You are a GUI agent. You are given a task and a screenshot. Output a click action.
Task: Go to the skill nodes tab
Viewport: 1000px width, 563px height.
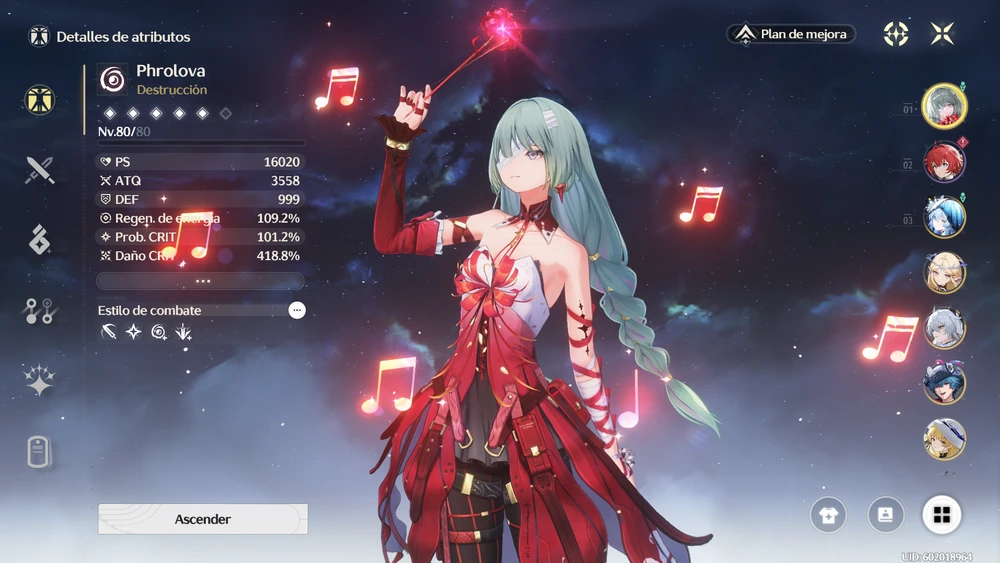(39, 311)
